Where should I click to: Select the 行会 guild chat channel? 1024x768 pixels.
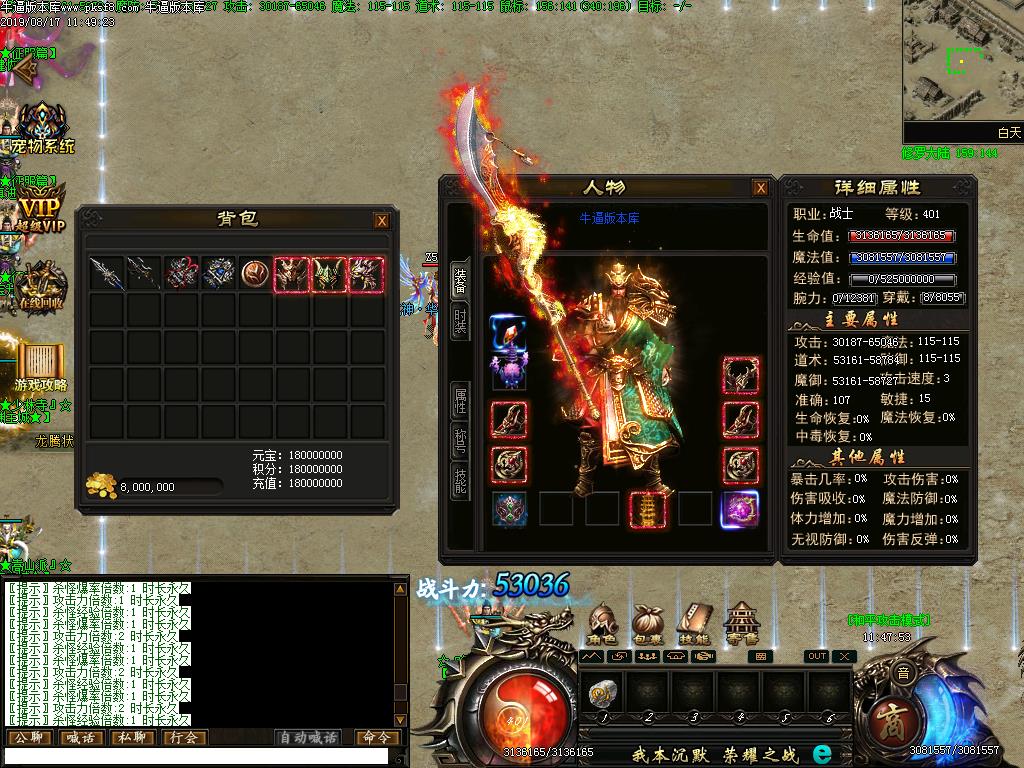pos(184,738)
